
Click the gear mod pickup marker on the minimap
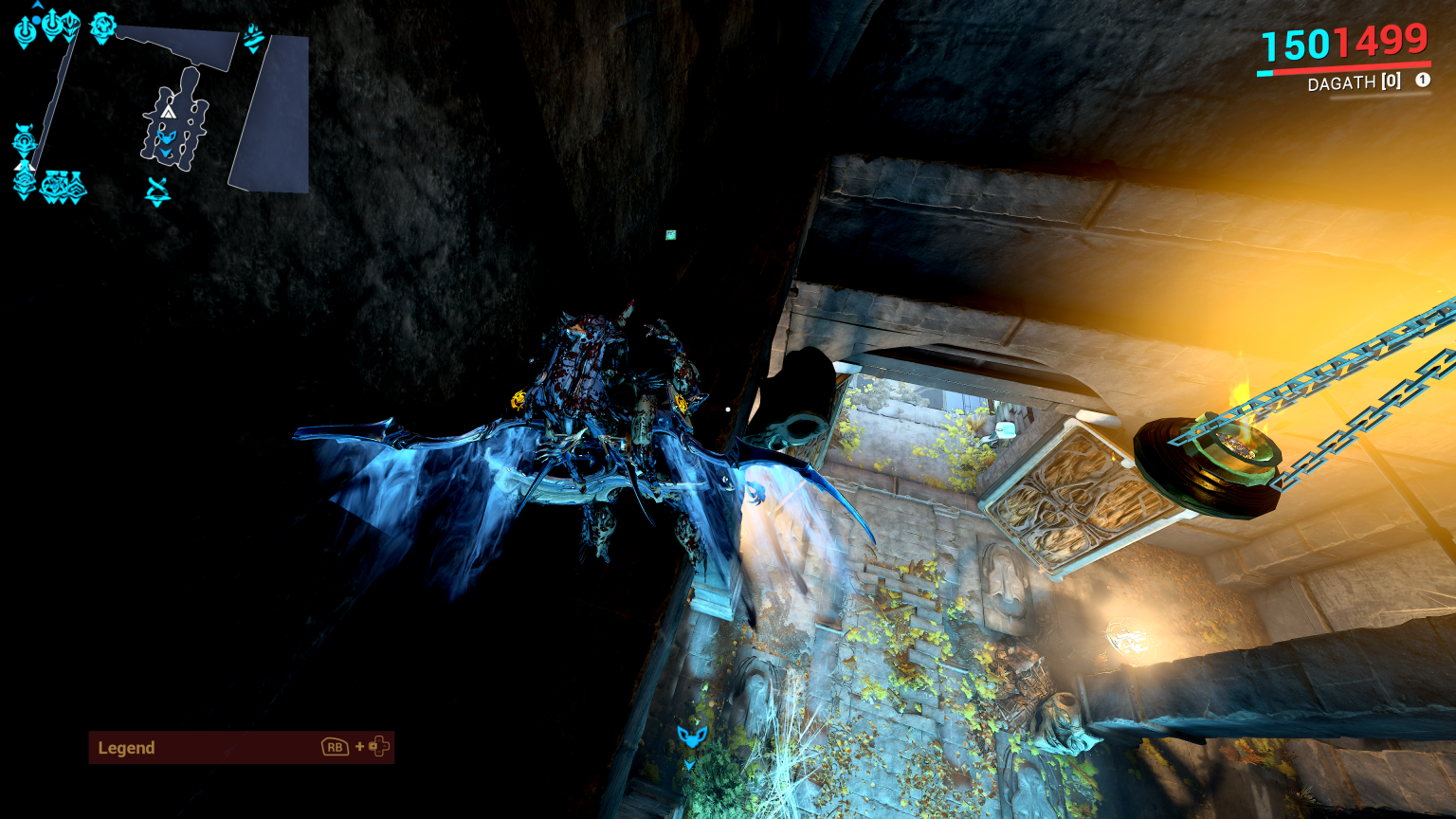(x=102, y=26)
